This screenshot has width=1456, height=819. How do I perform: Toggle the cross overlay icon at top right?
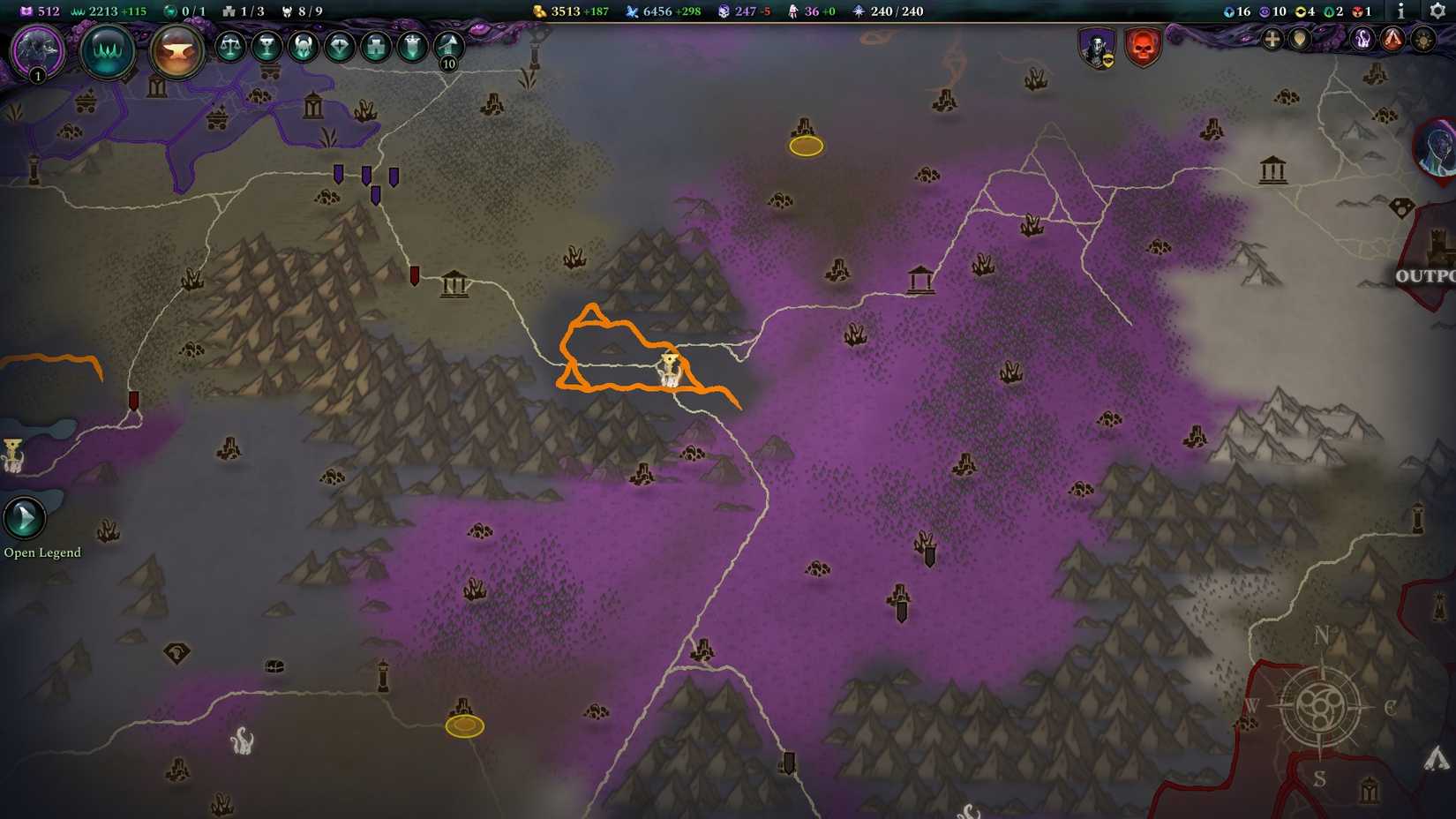(x=1271, y=40)
